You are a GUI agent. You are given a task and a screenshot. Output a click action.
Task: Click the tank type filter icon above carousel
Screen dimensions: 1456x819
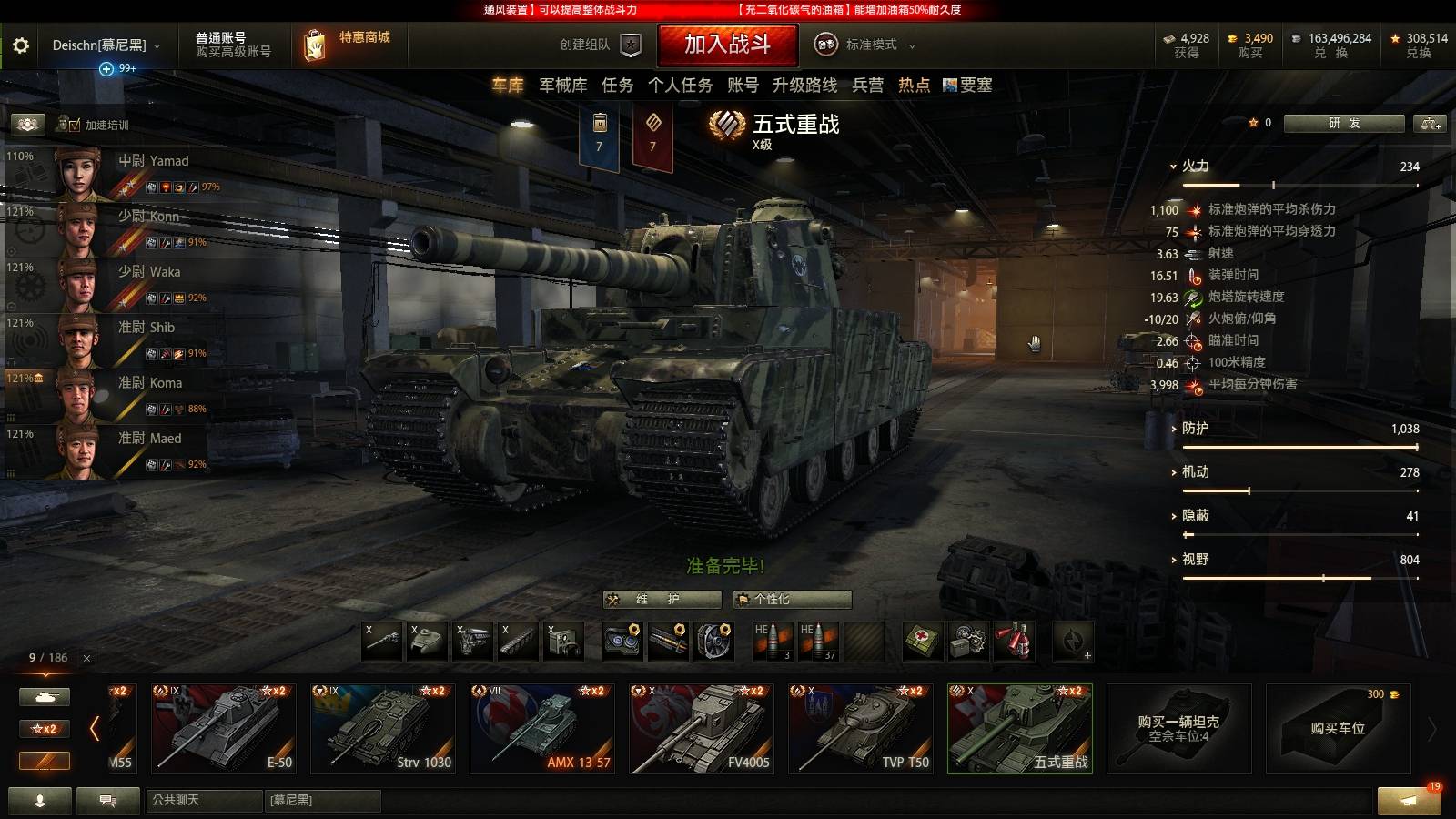(x=44, y=695)
